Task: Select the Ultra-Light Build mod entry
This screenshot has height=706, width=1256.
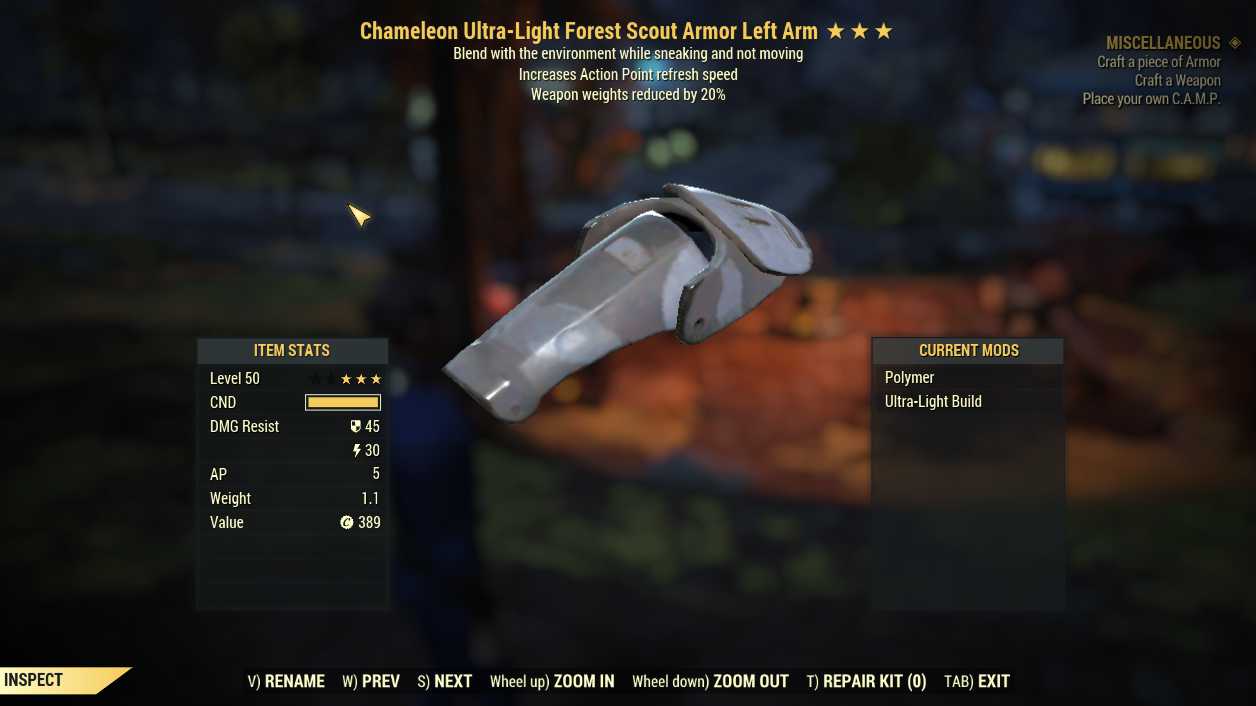Action: pos(933,401)
